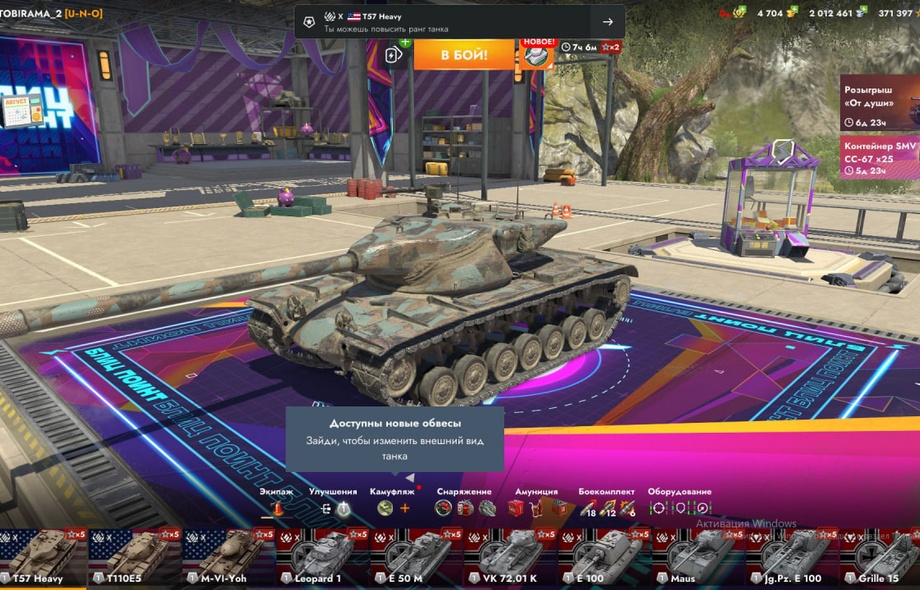Open the Улучшения upgrades section
920x590 pixels.
(x=333, y=508)
